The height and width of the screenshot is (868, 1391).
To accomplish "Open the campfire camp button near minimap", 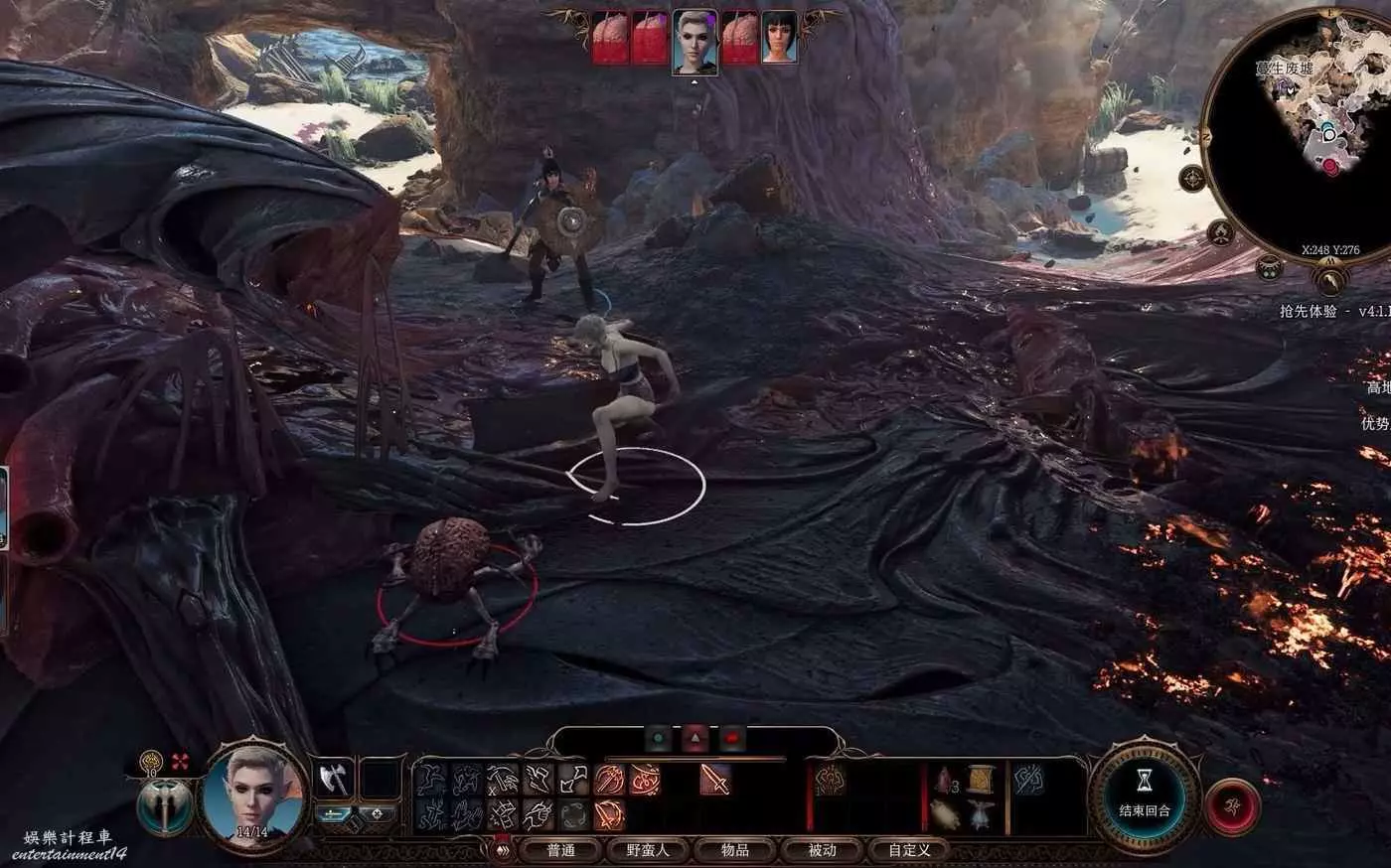I will [1222, 233].
